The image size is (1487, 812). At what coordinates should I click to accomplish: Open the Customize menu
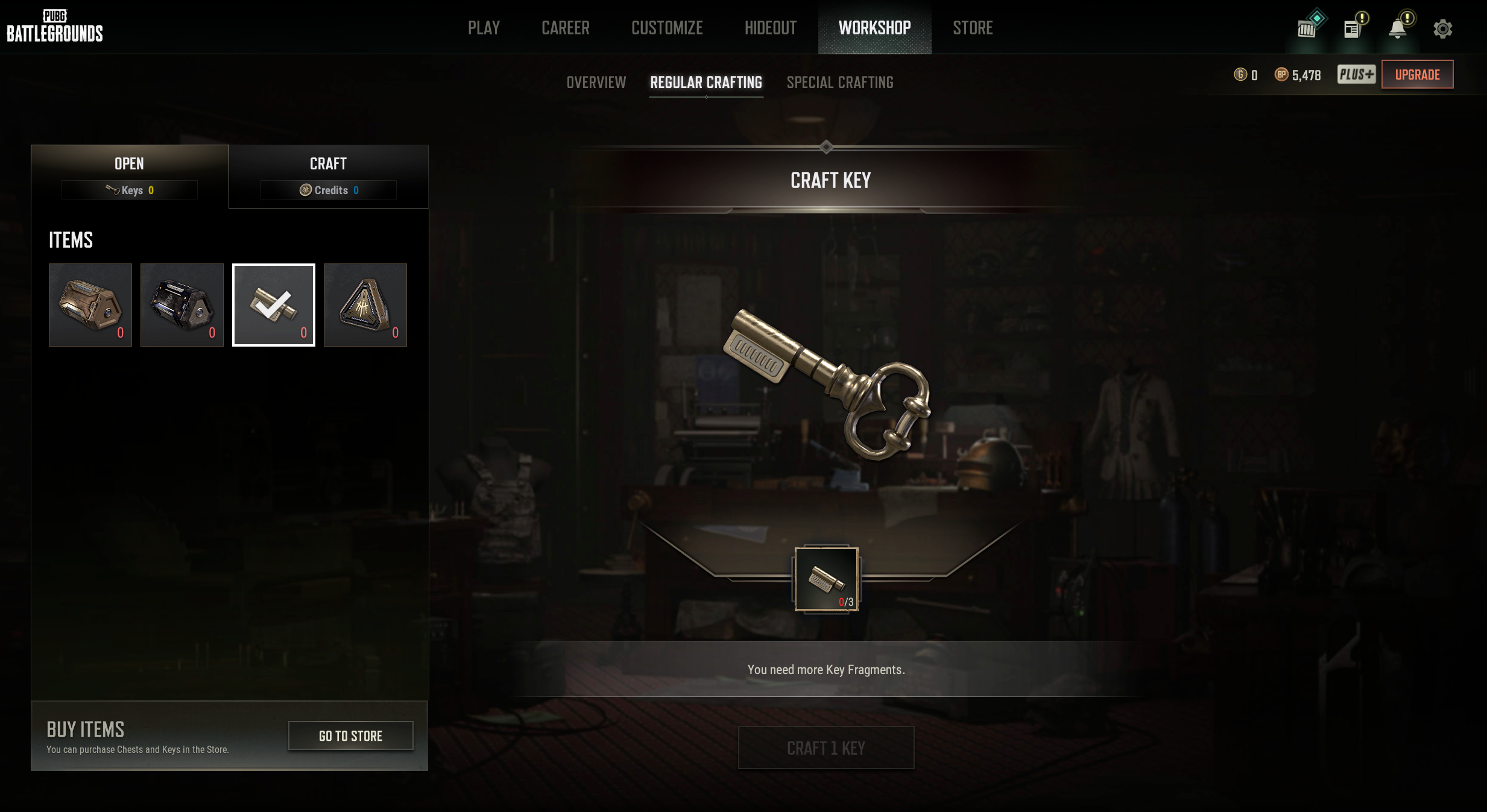(x=667, y=28)
